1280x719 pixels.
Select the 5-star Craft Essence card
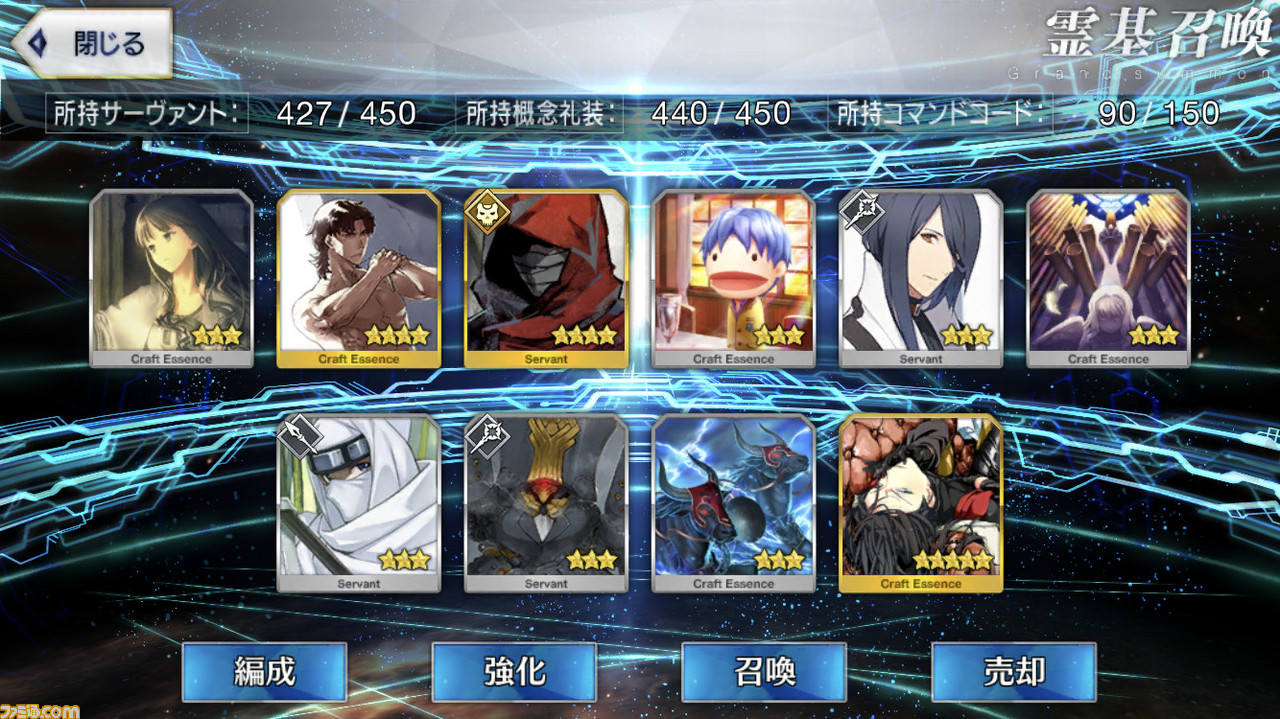click(x=921, y=502)
